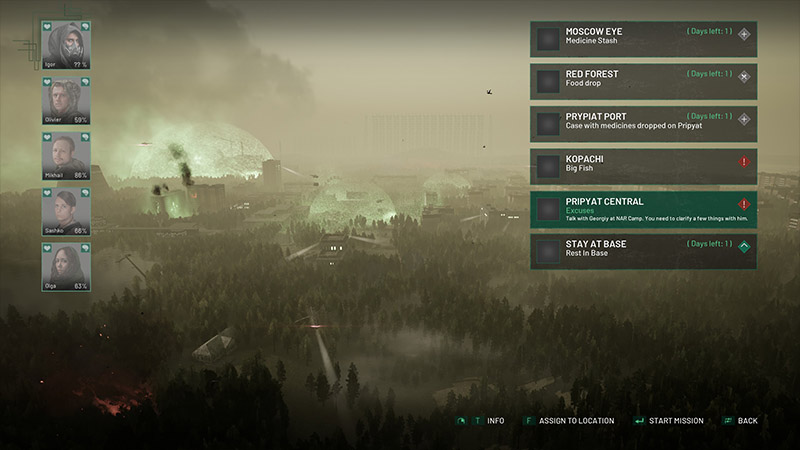
Task: Pick Mikhail's character portrait
Action: 65,155
